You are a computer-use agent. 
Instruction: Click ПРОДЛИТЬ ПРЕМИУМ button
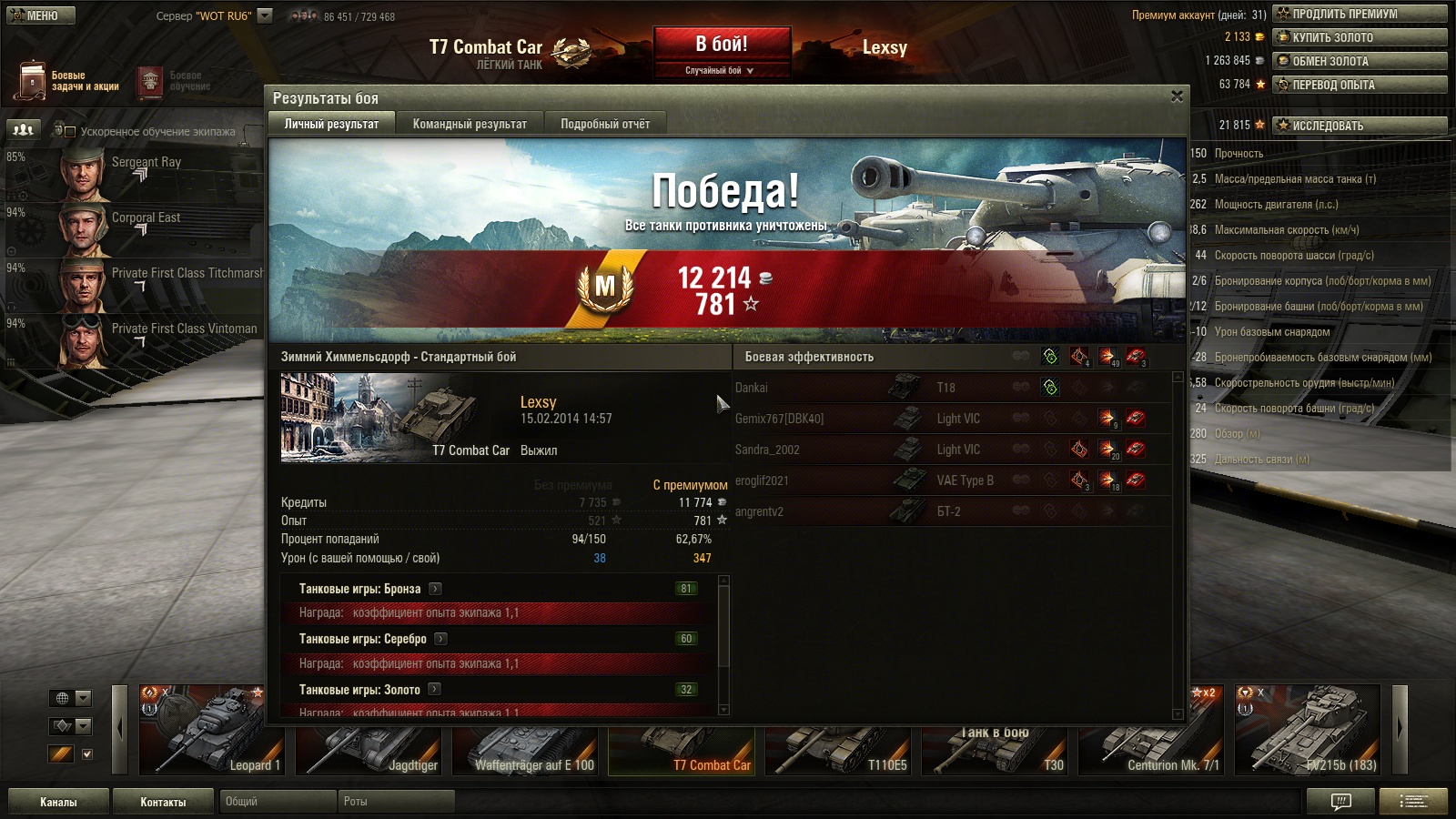[1360, 14]
